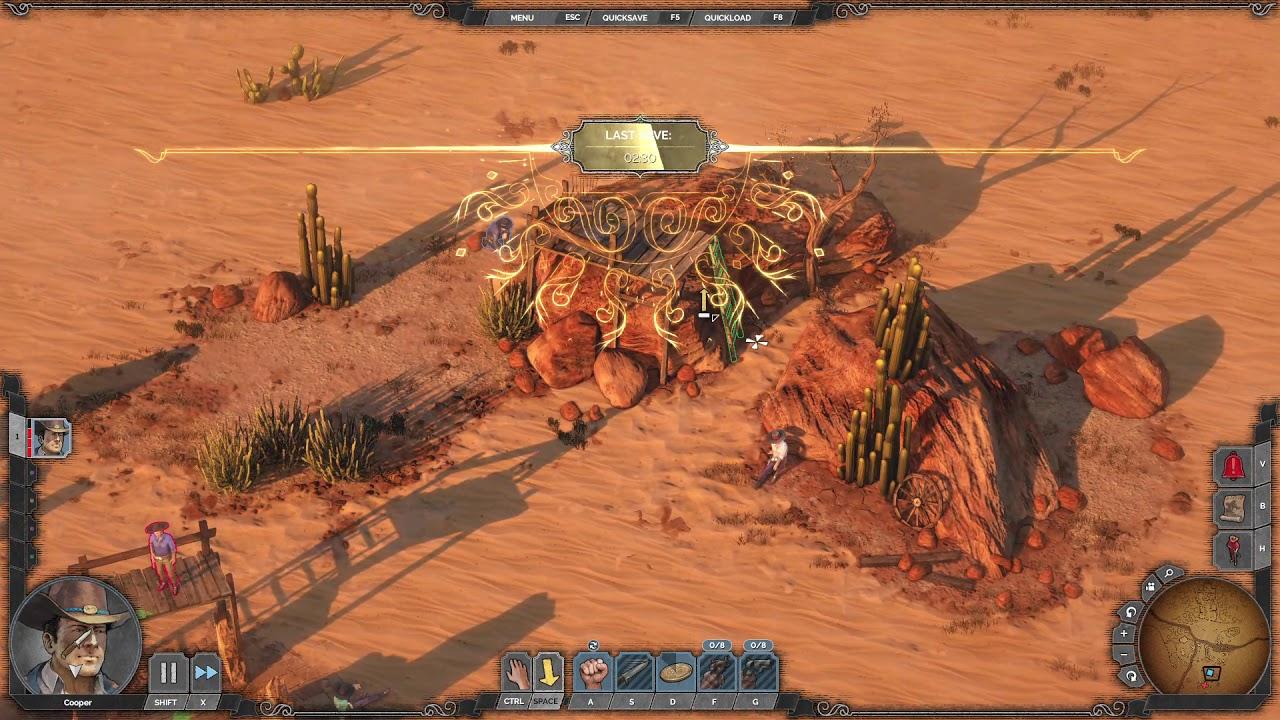Select Cooper's throwing knife ability

click(x=634, y=673)
